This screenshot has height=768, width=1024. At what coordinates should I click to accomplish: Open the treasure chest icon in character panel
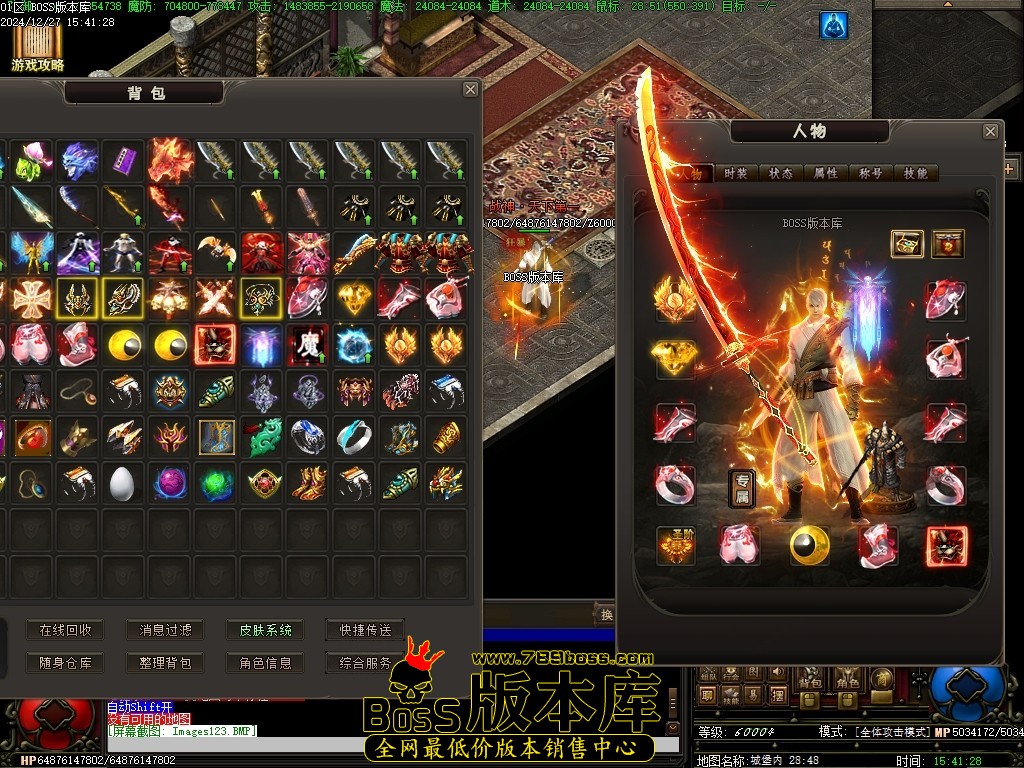coord(908,243)
